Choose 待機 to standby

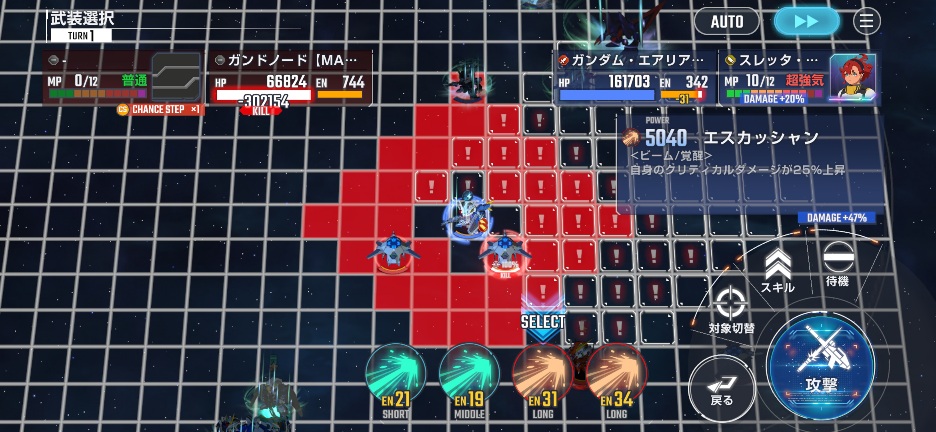pos(837,265)
